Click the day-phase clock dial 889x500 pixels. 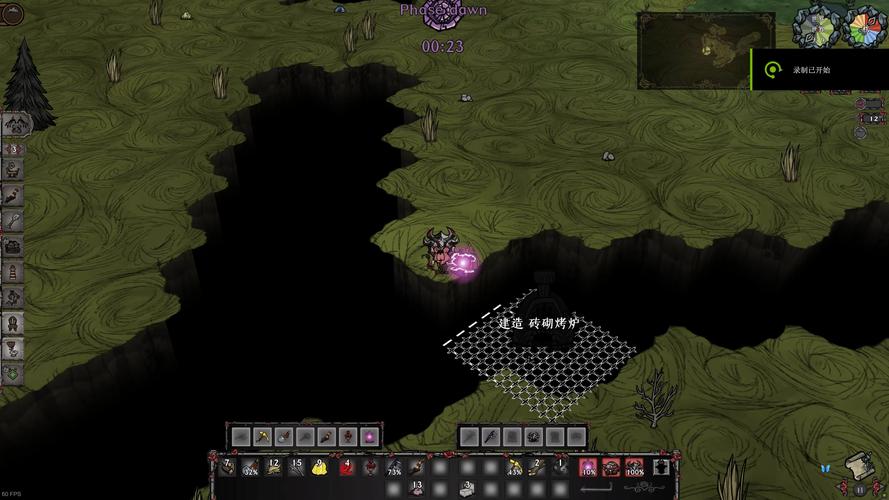(813, 27)
